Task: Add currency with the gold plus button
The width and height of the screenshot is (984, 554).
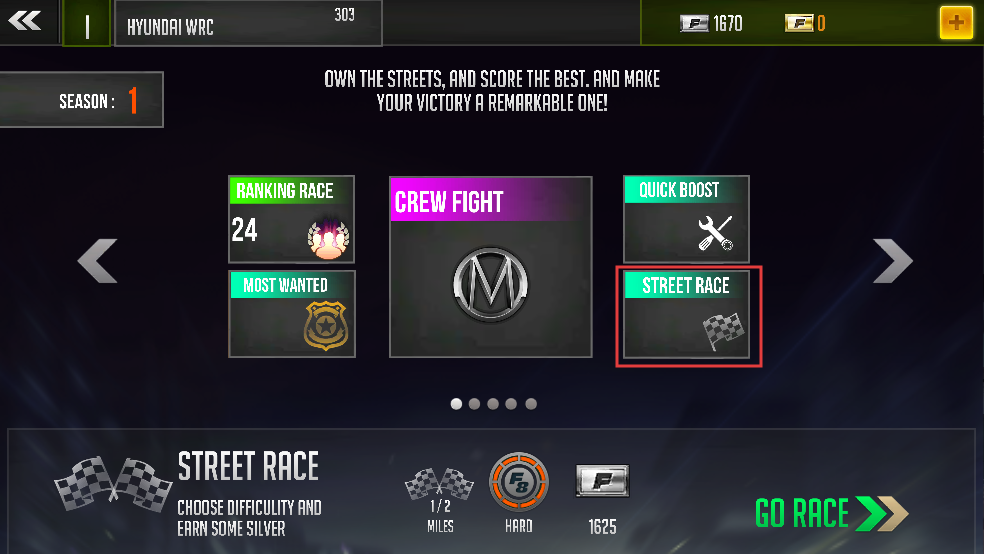Action: pyautogui.click(x=955, y=22)
